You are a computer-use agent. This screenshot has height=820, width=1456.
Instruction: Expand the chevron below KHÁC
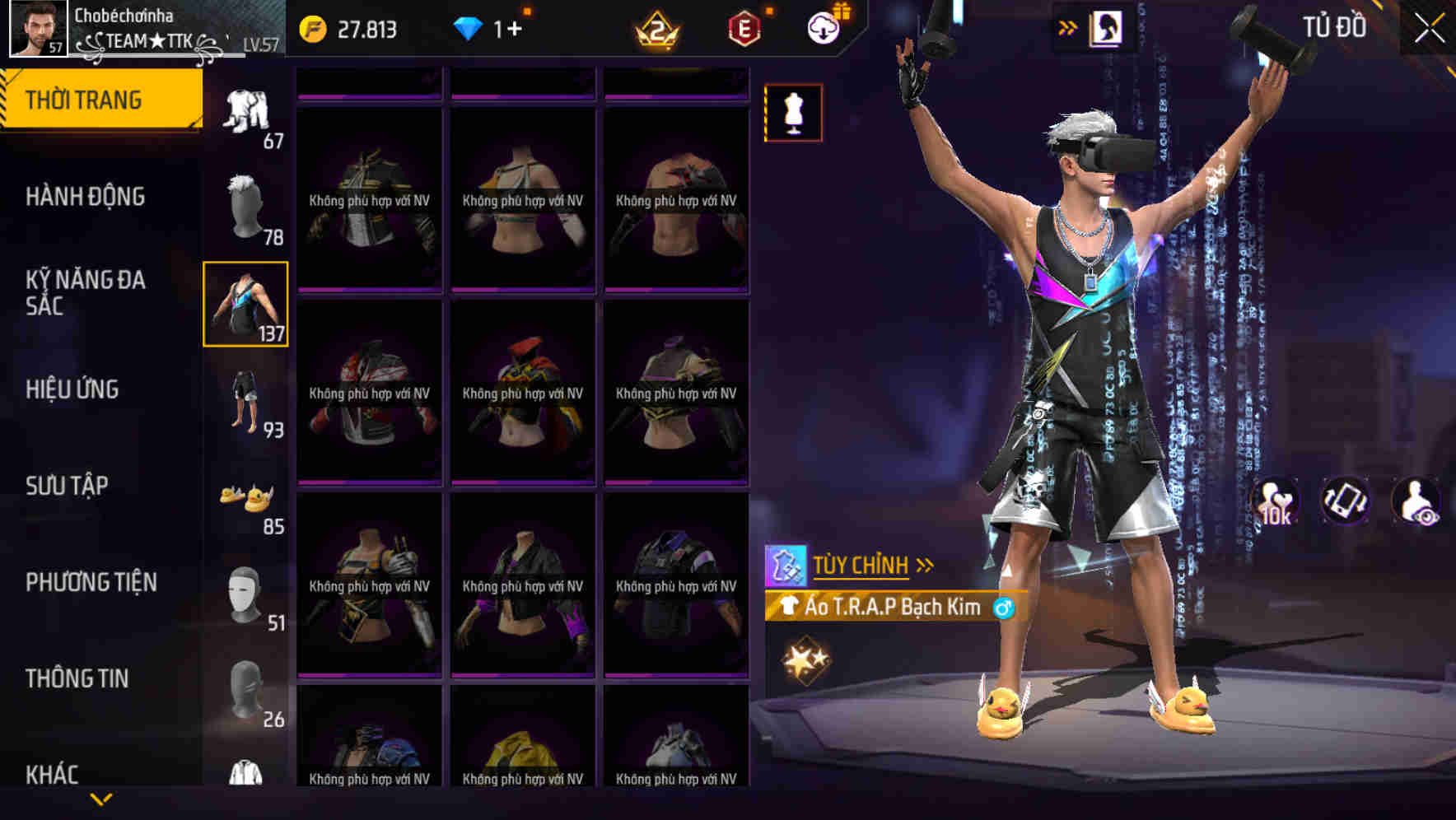point(101,799)
